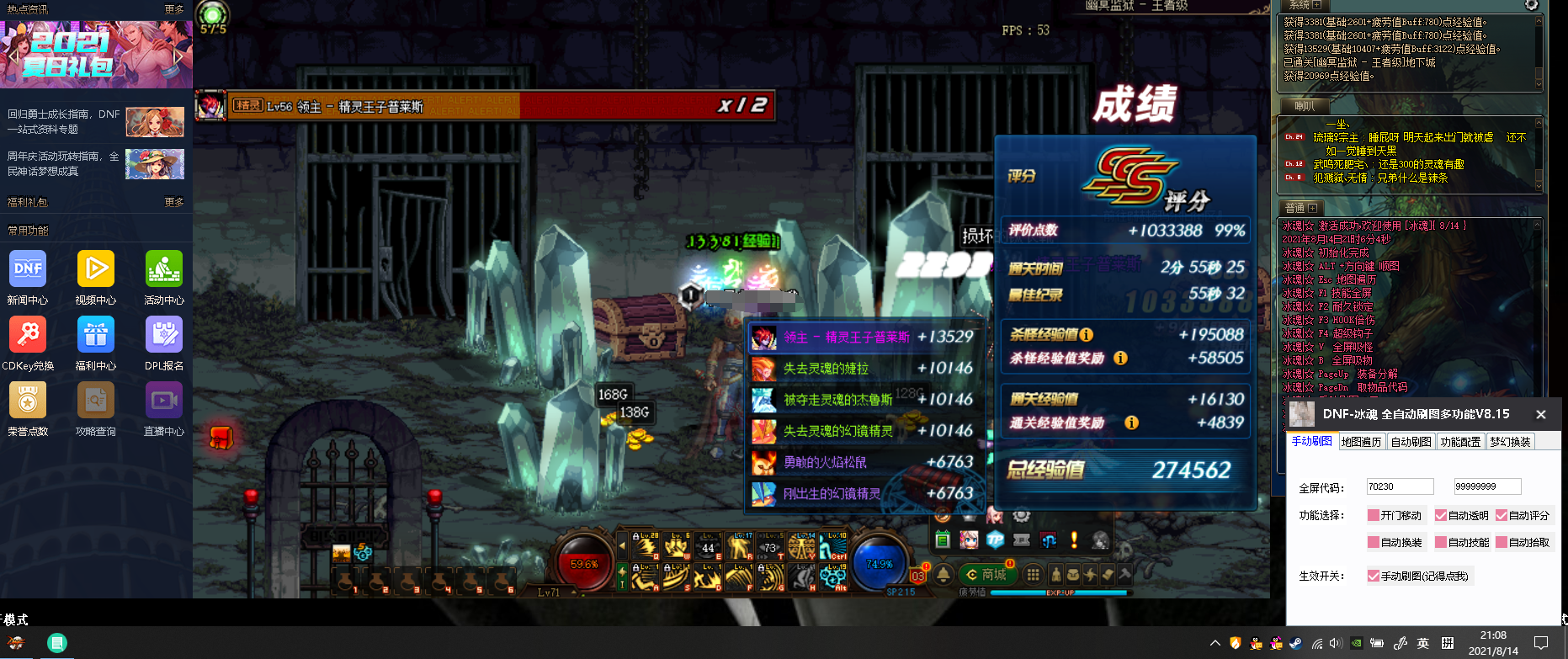Click the yellow exclamation mark icon
1568x659 pixels.
coord(1074,540)
